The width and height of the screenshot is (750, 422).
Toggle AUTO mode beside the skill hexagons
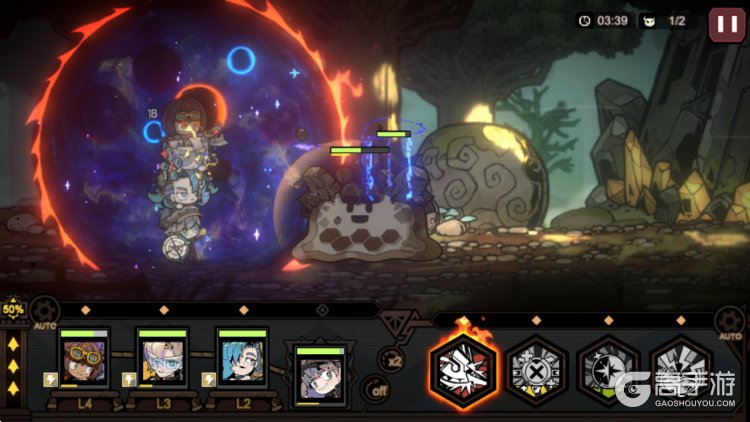tap(730, 322)
